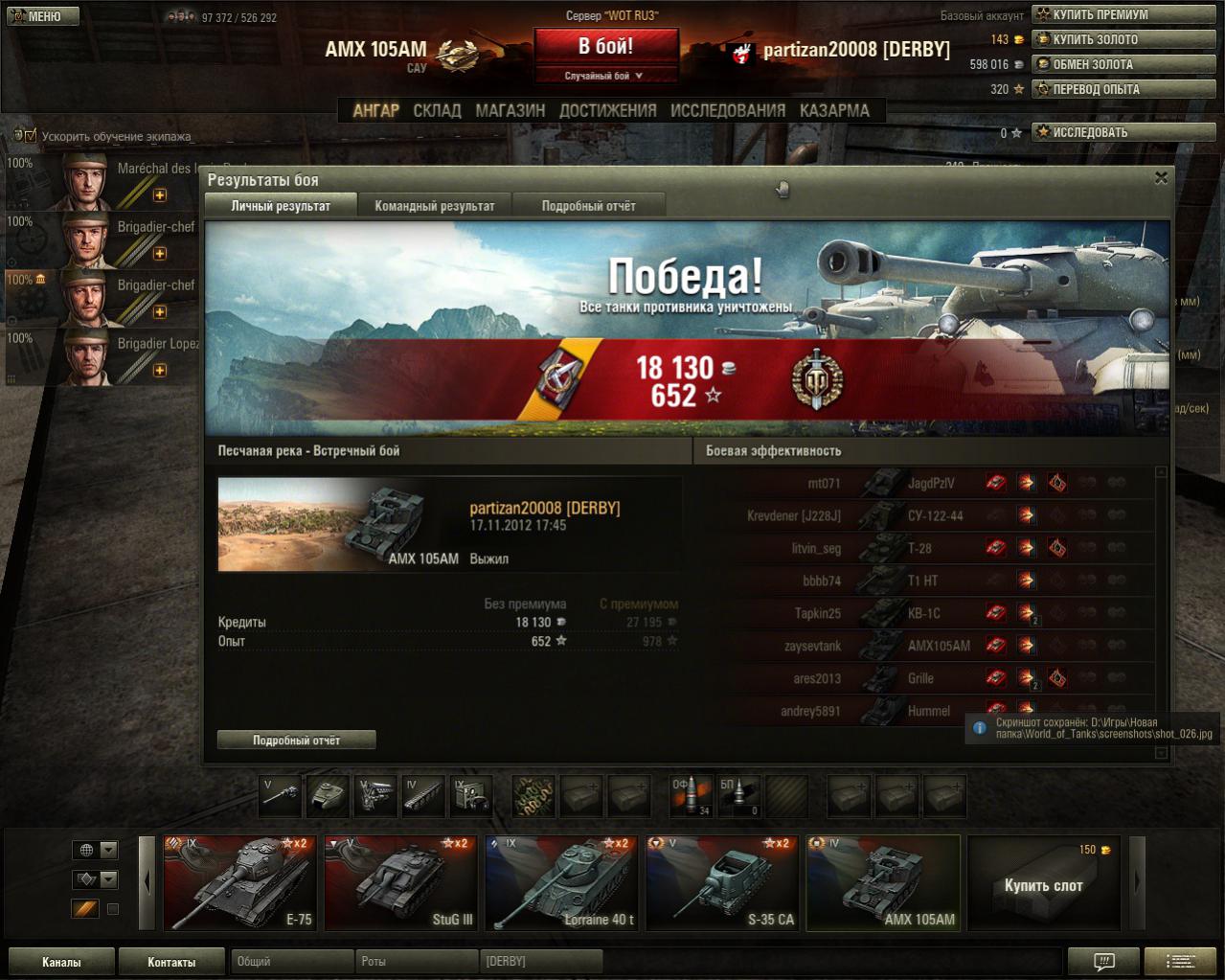Image resolution: width=1225 pixels, height=980 pixels.
Task: Open the МЕНЮ button
Action: 43,16
